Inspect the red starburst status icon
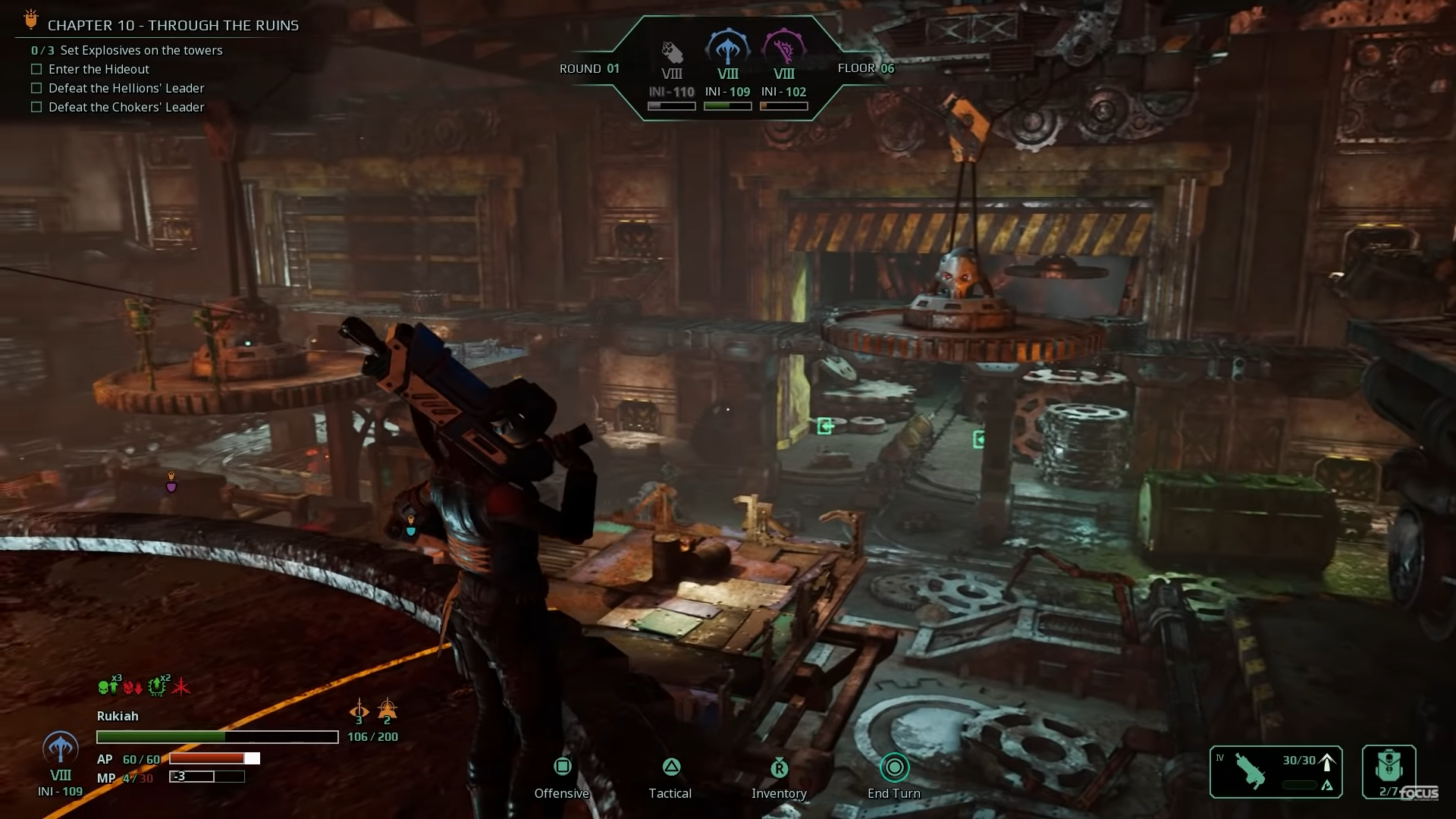1456x819 pixels. (x=181, y=687)
